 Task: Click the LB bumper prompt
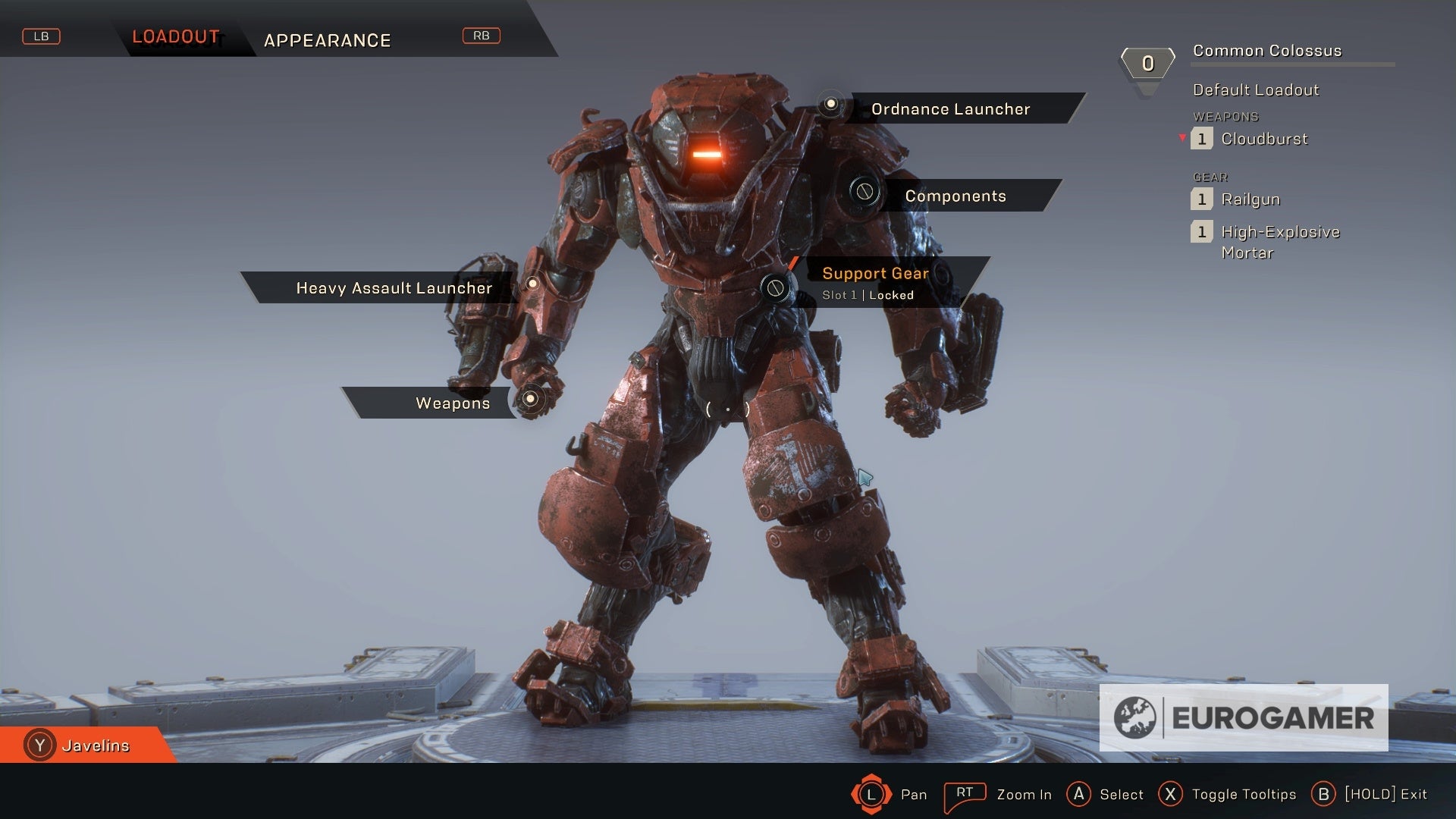coord(42,36)
